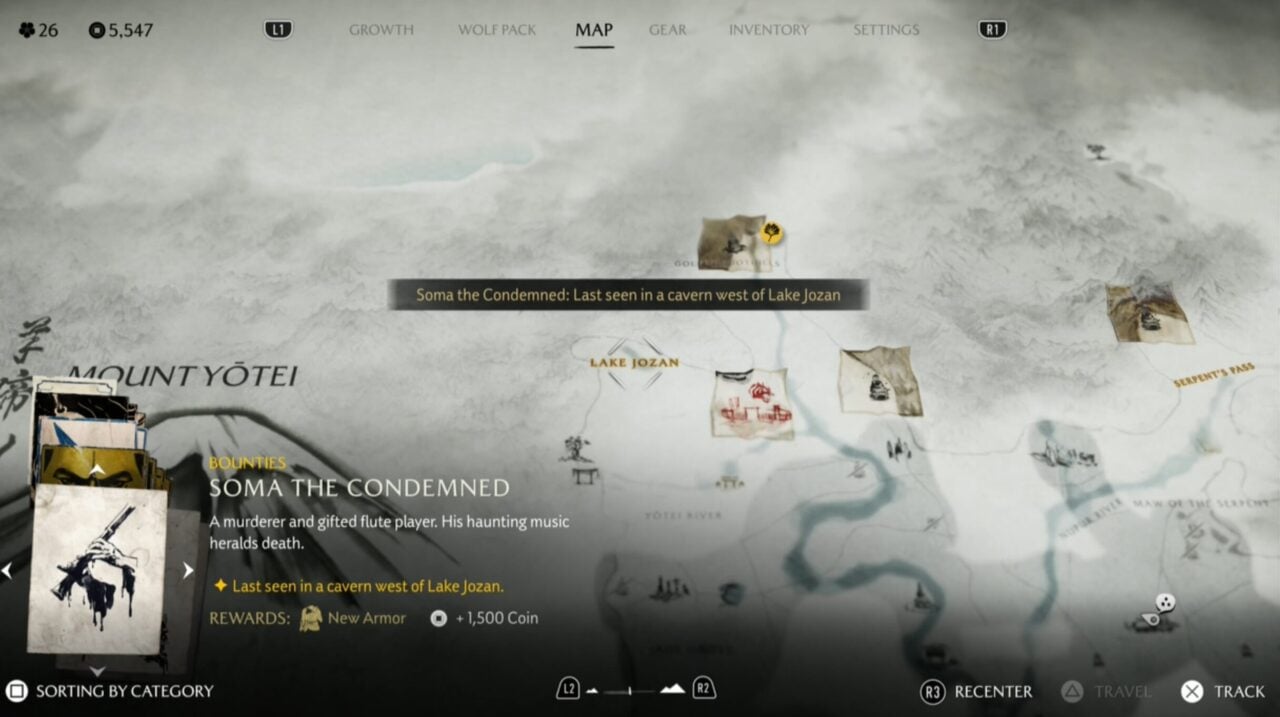Select the Lake Jozan location marker
Image resolution: width=1280 pixels, height=717 pixels.
click(x=634, y=362)
